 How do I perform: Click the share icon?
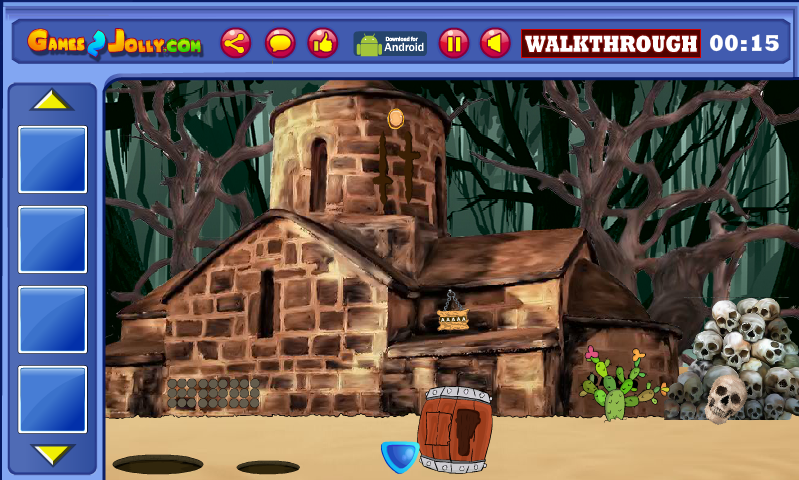coord(236,43)
